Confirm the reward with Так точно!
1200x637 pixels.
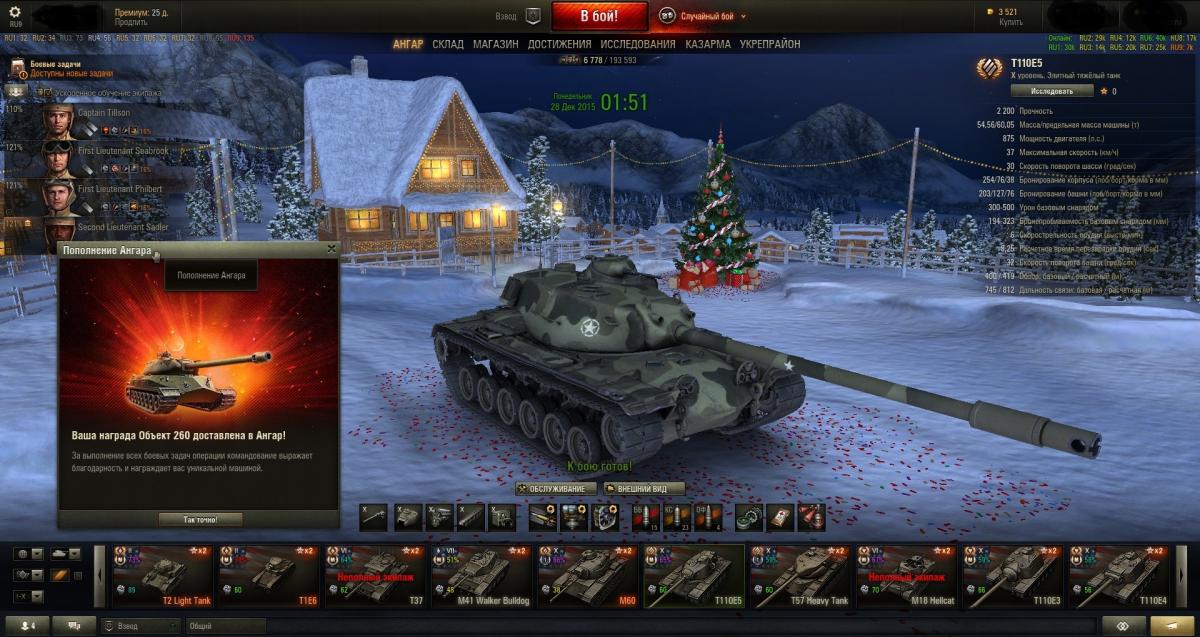point(199,519)
